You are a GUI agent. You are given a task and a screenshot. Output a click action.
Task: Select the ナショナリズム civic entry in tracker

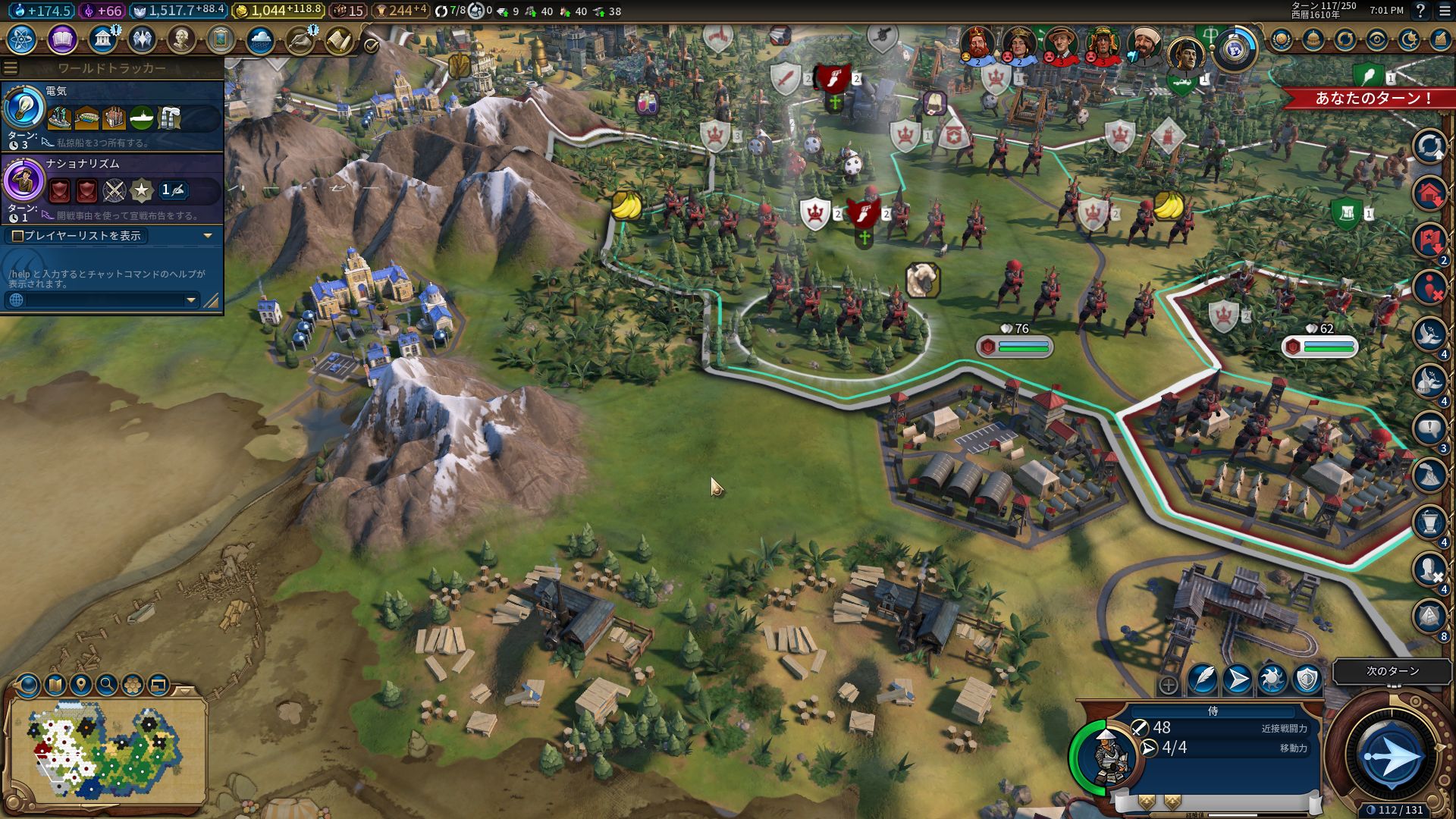click(x=112, y=188)
